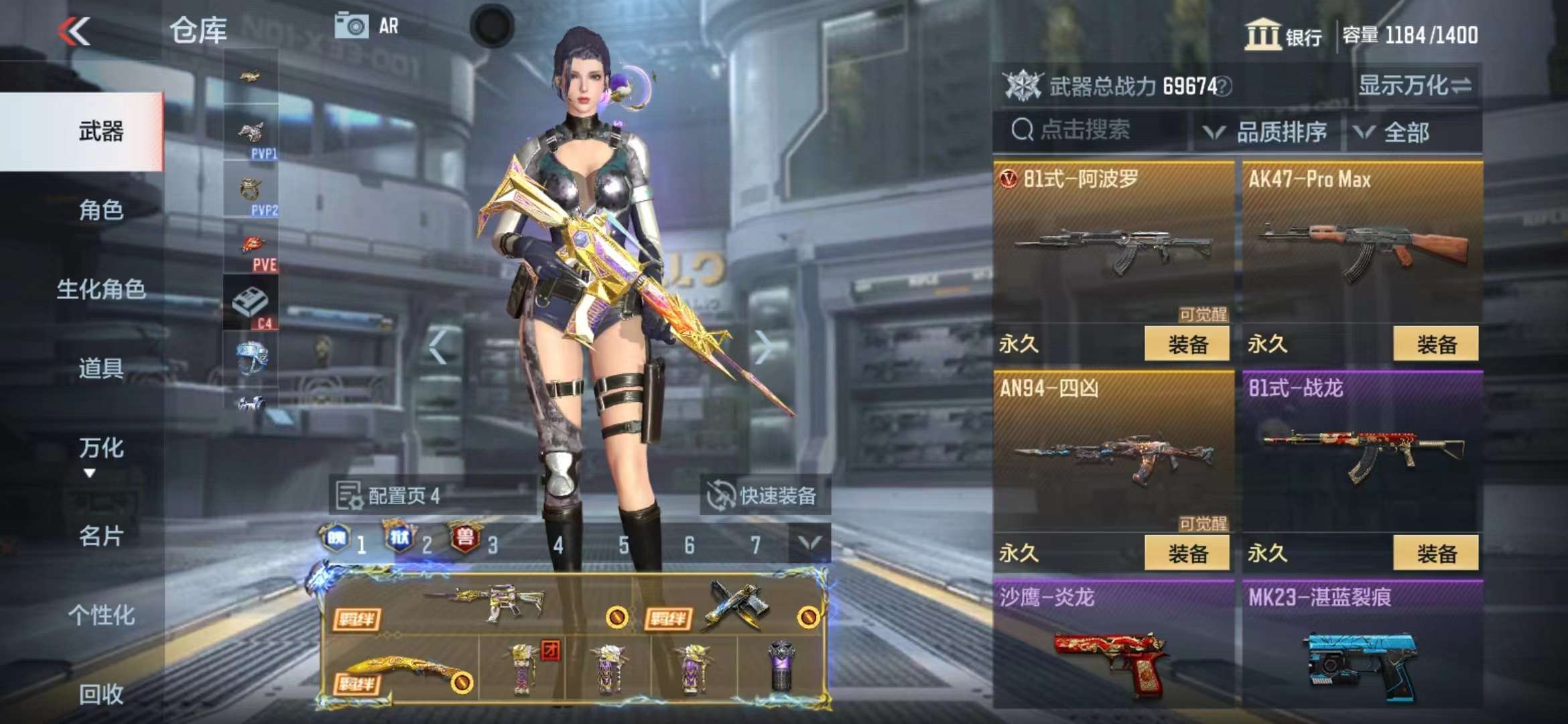This screenshot has height=724, width=1568.
Task: Equip the AK47-Pro Max
Action: [1435, 345]
